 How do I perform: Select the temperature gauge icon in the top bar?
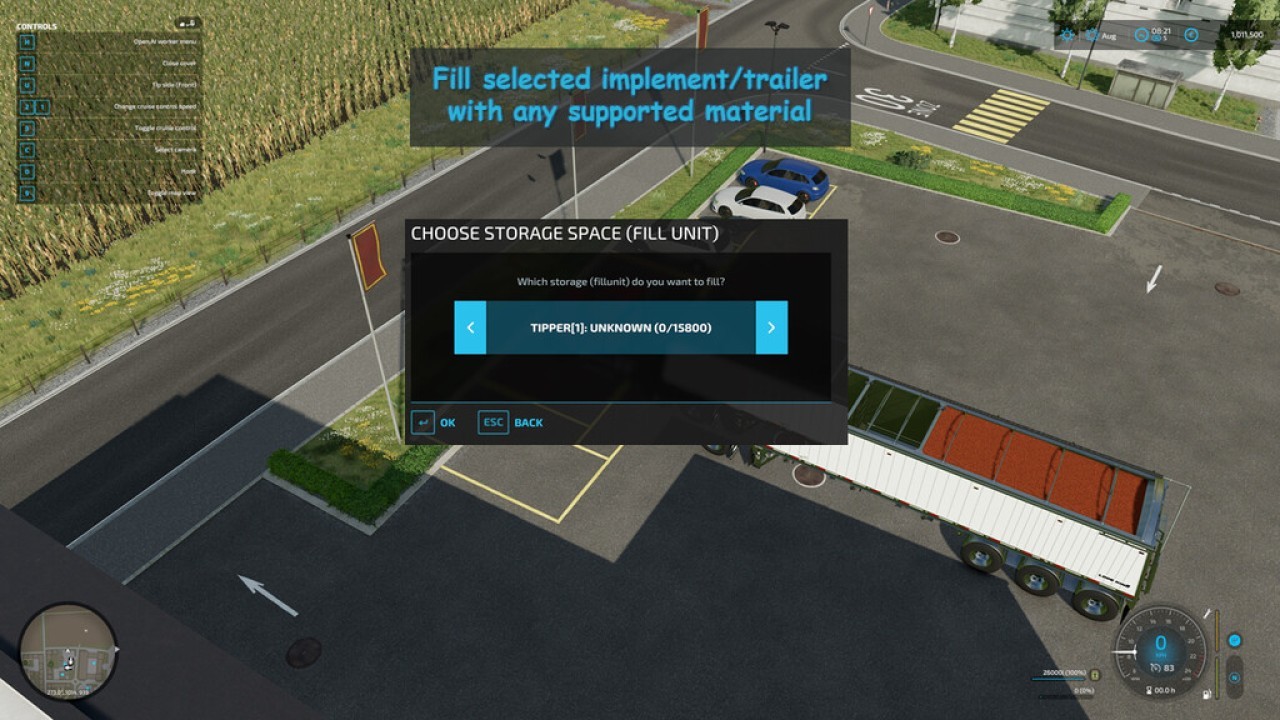click(1192, 35)
